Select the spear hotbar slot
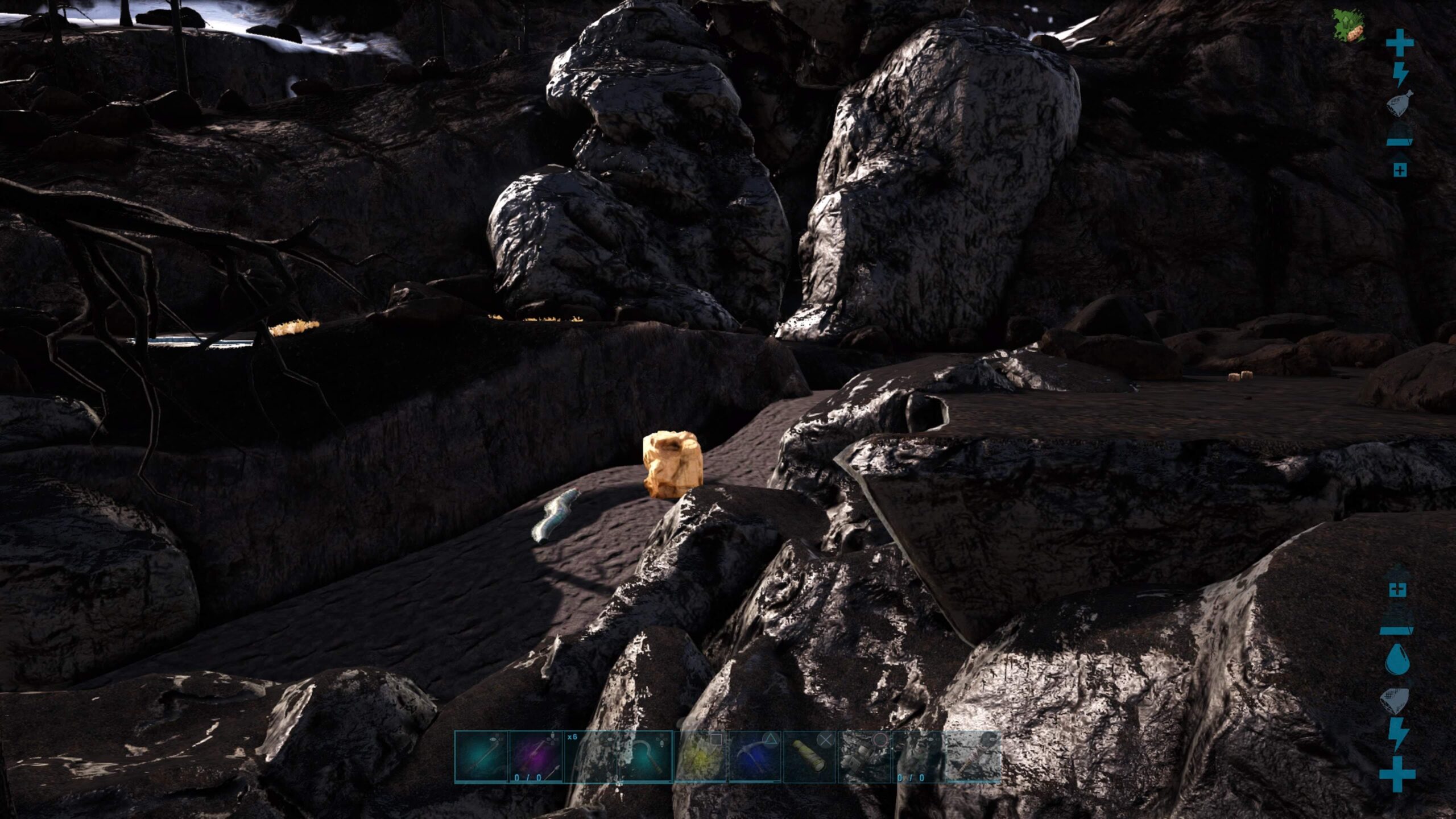This screenshot has height=819, width=1456. 481,757
